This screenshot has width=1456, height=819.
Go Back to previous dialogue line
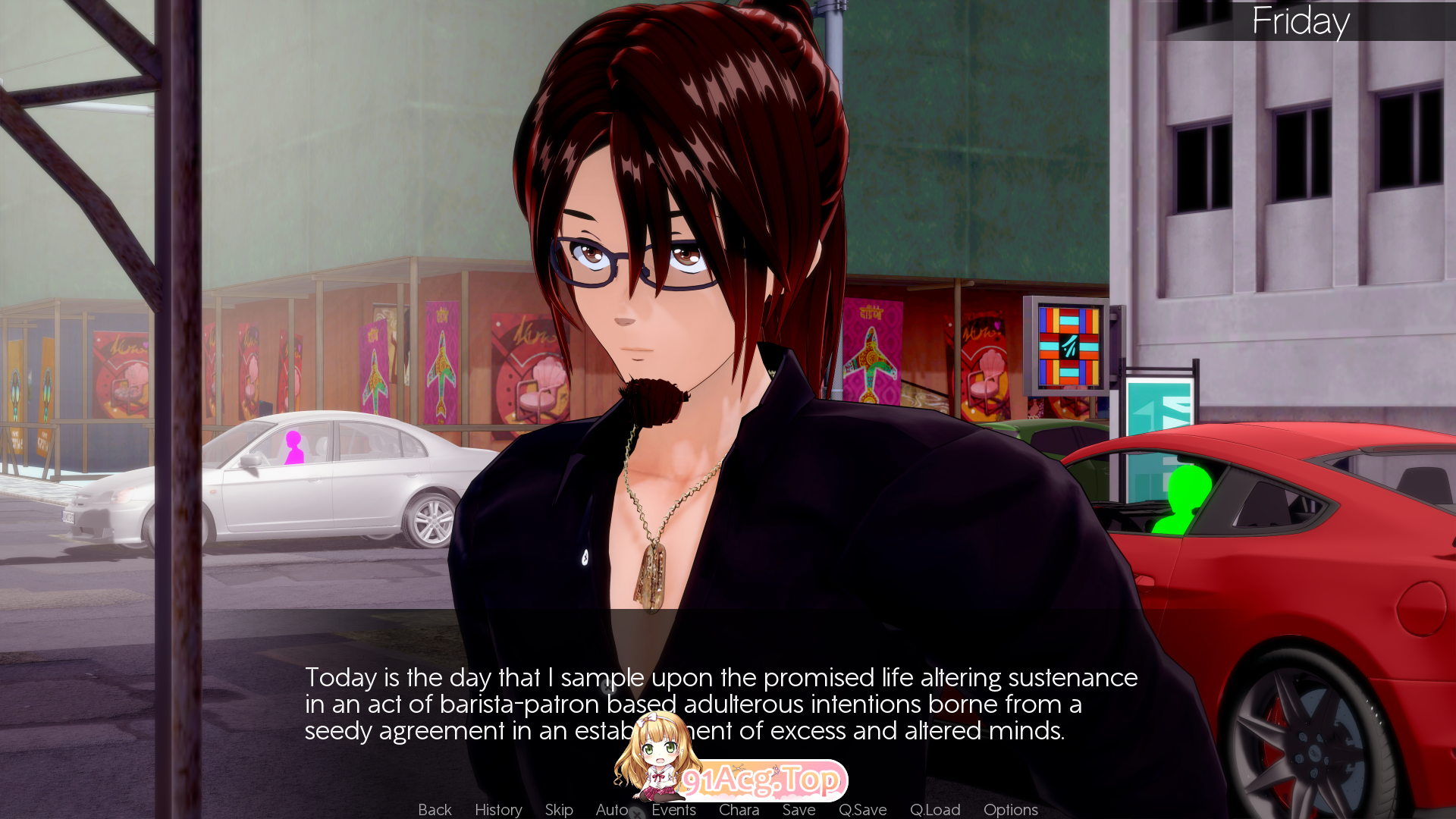[435, 810]
